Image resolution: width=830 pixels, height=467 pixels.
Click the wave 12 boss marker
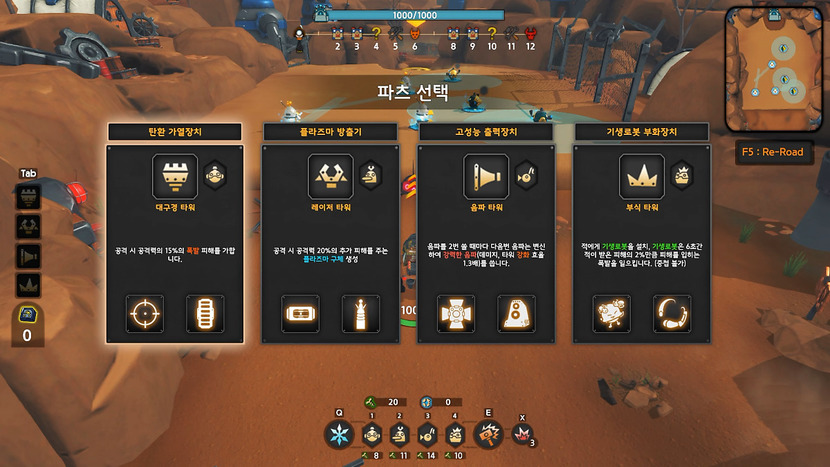pos(530,33)
